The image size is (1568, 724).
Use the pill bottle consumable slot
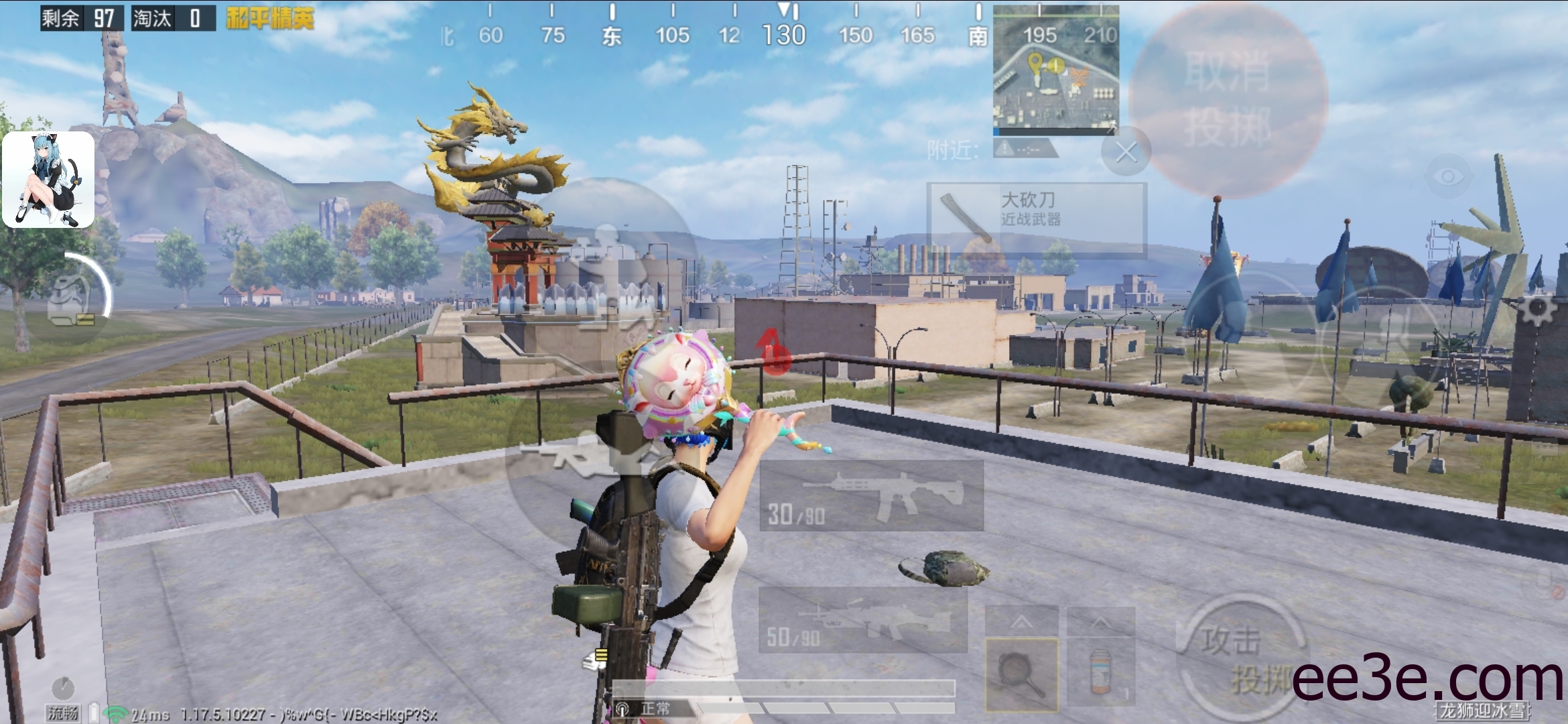[1100, 673]
